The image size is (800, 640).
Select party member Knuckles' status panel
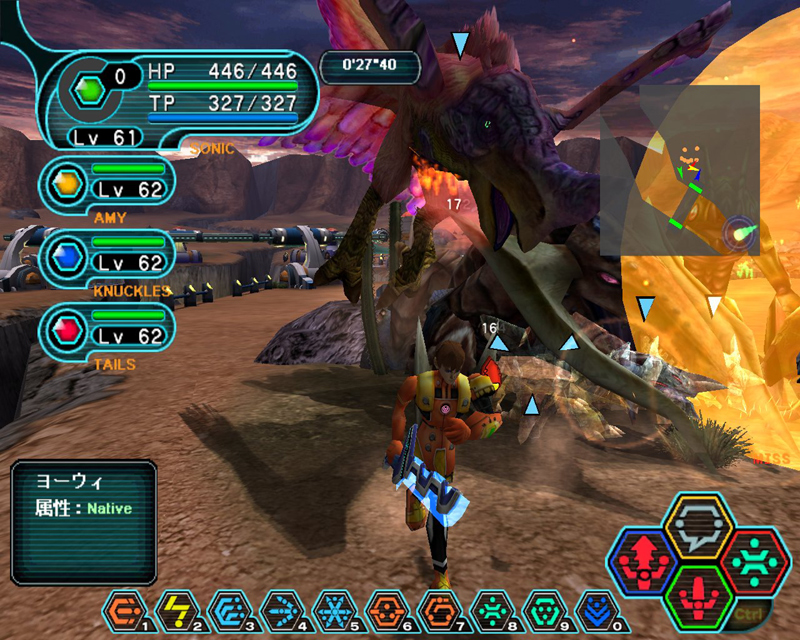(110, 255)
